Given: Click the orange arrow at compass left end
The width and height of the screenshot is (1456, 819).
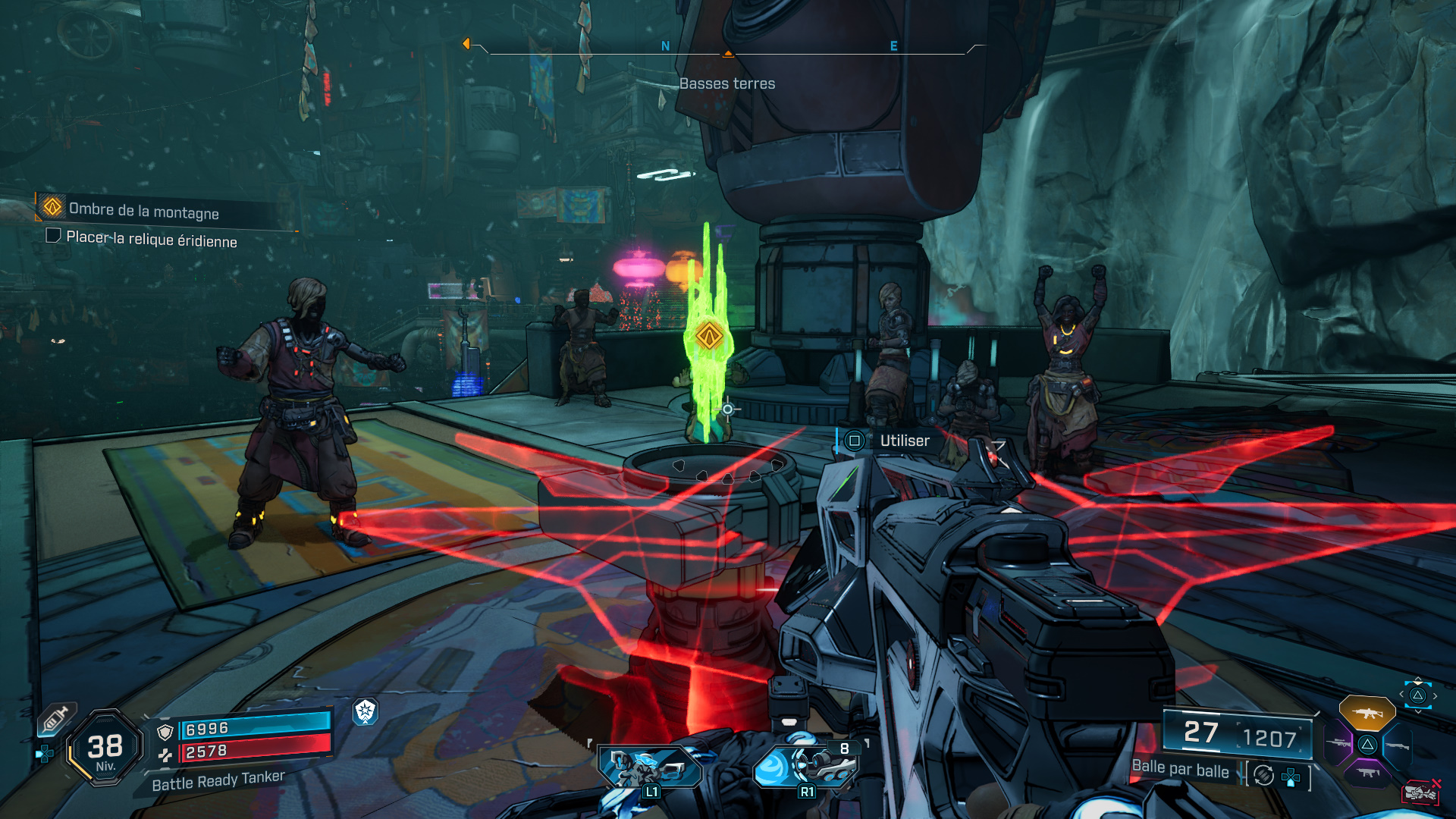Looking at the screenshot, I should (466, 44).
